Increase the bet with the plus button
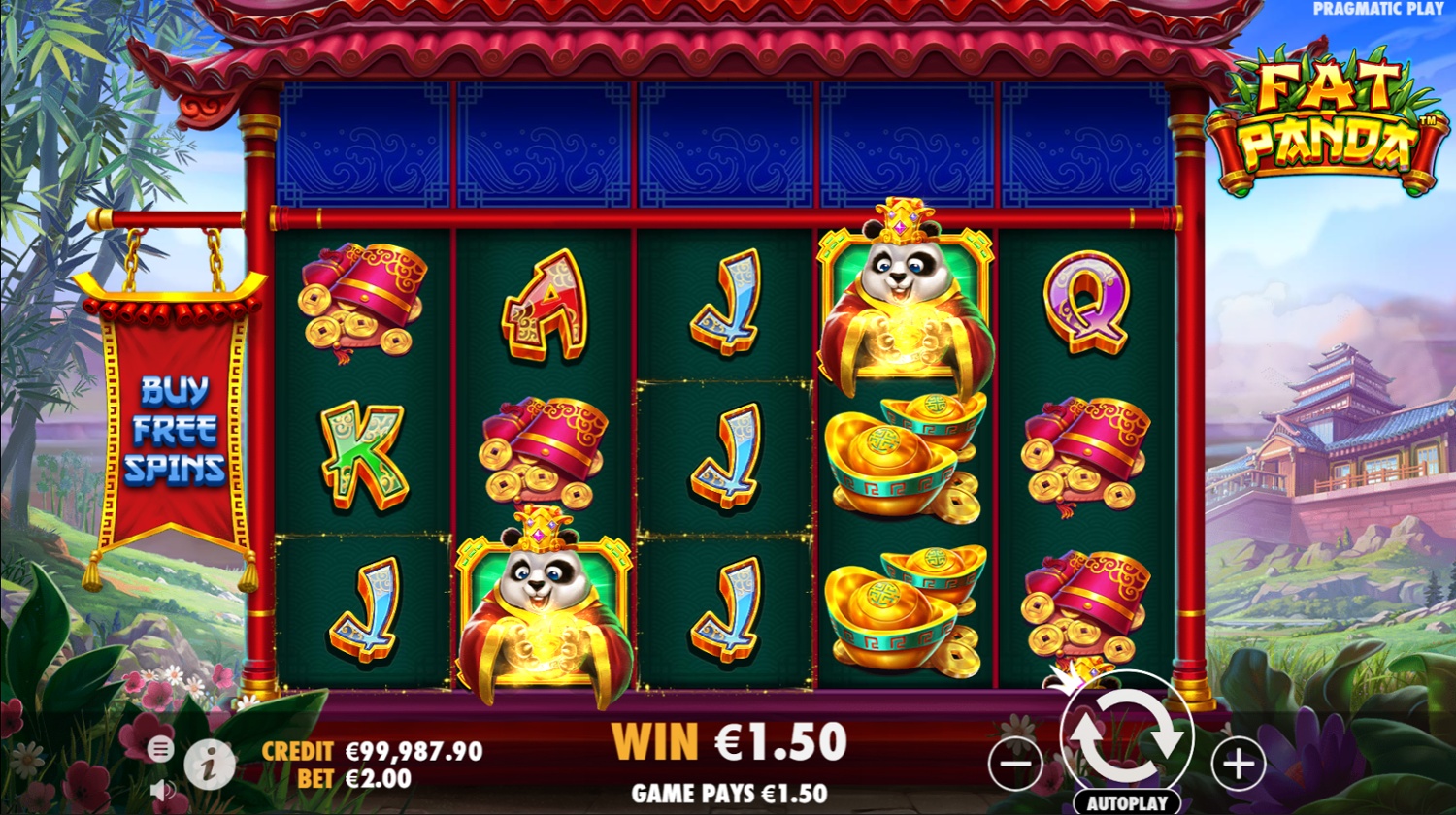The image size is (1456, 815). pos(1238,764)
